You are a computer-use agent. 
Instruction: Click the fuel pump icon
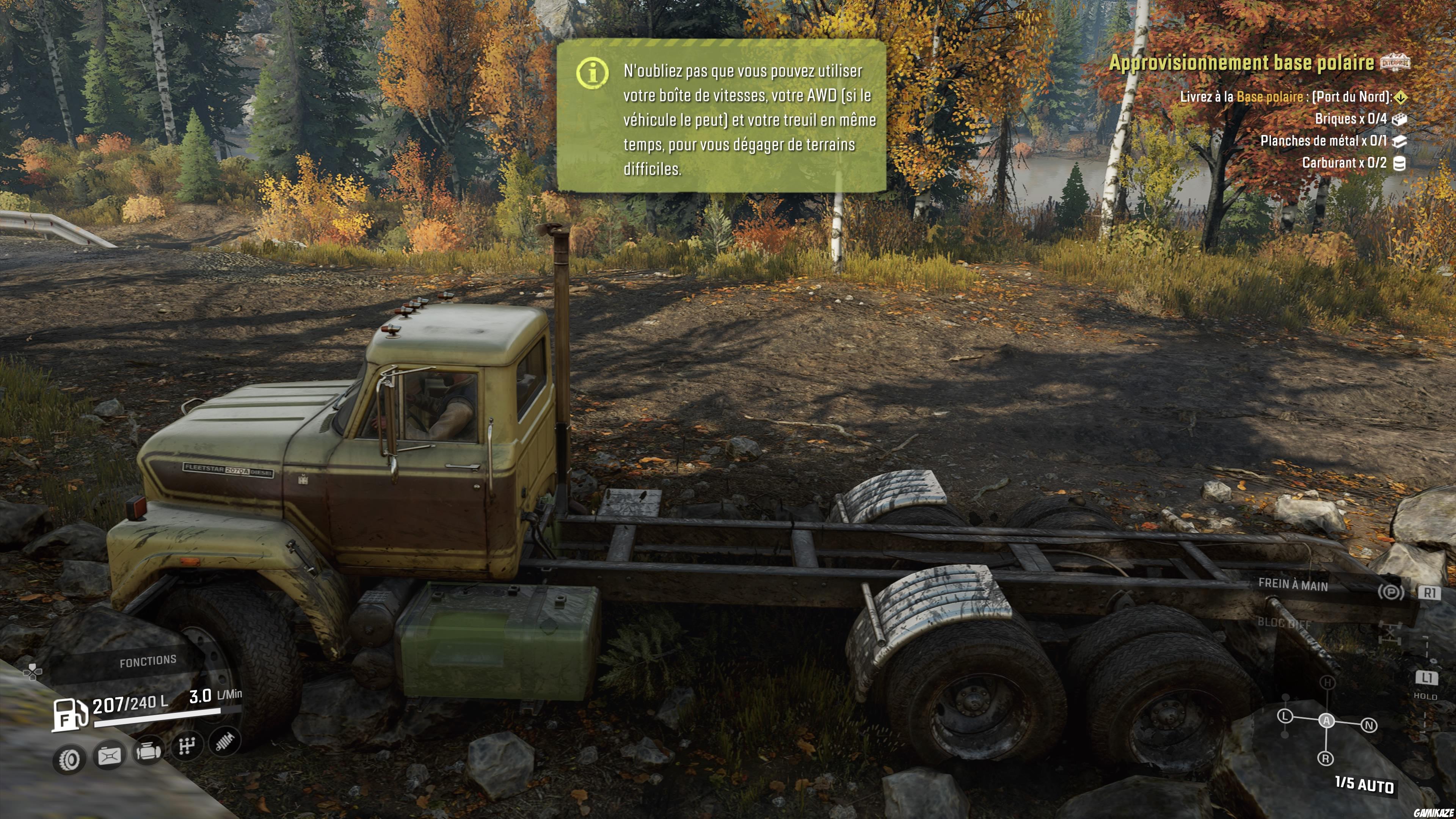pyautogui.click(x=69, y=714)
